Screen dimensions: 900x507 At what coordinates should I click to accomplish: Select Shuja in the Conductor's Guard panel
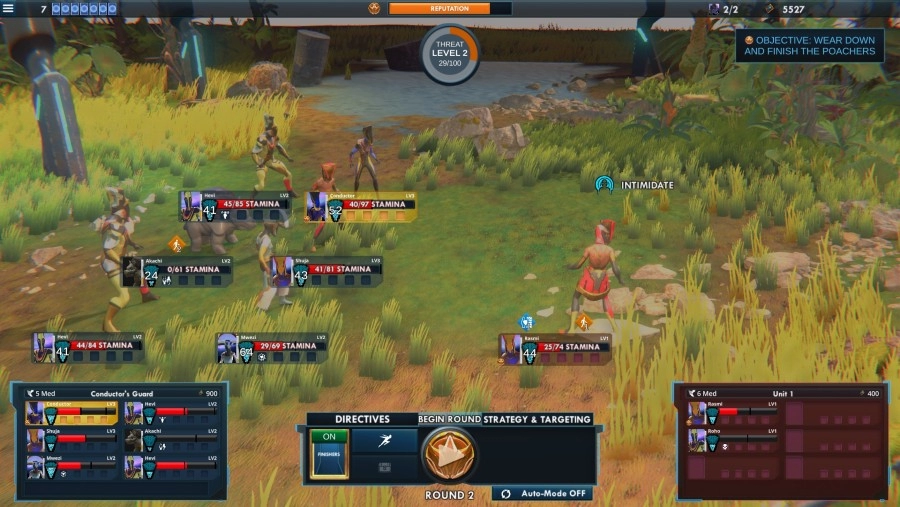point(71,439)
